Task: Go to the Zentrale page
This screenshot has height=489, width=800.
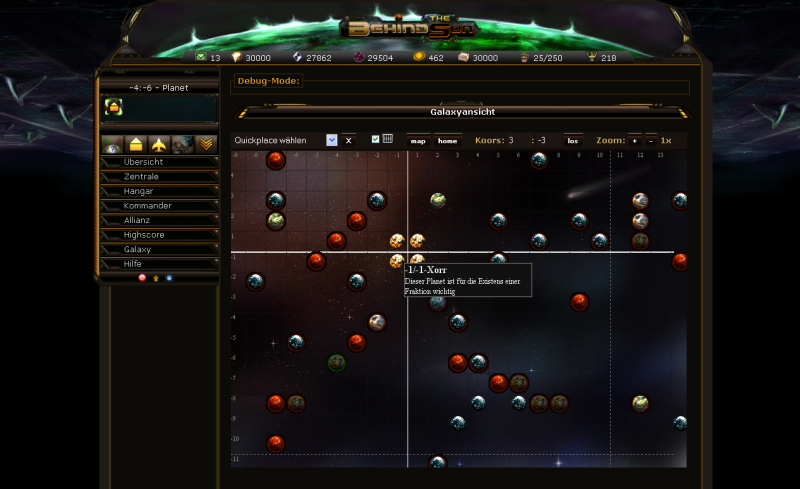Action: [x=159, y=177]
